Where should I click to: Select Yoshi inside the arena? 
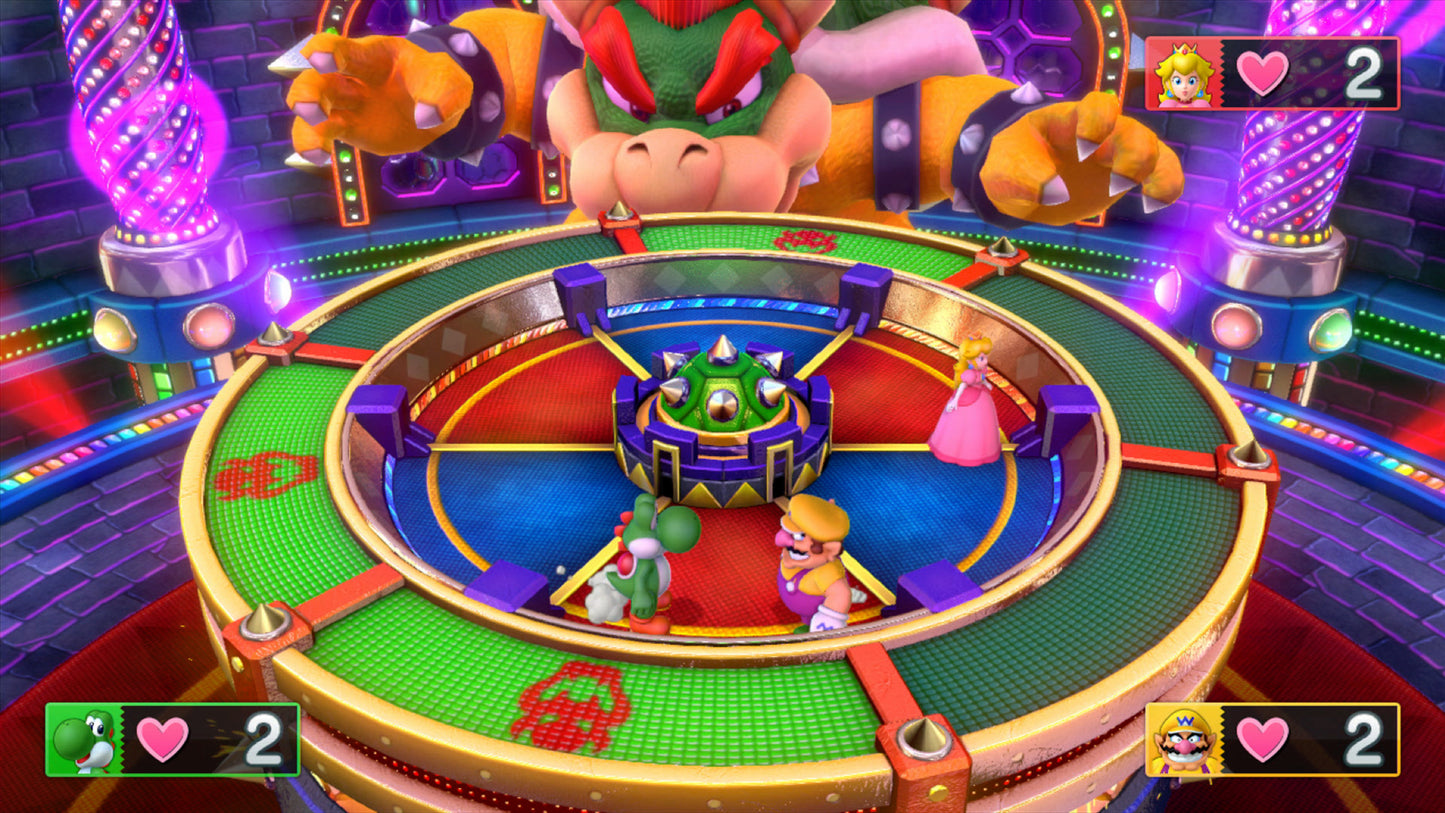645,560
